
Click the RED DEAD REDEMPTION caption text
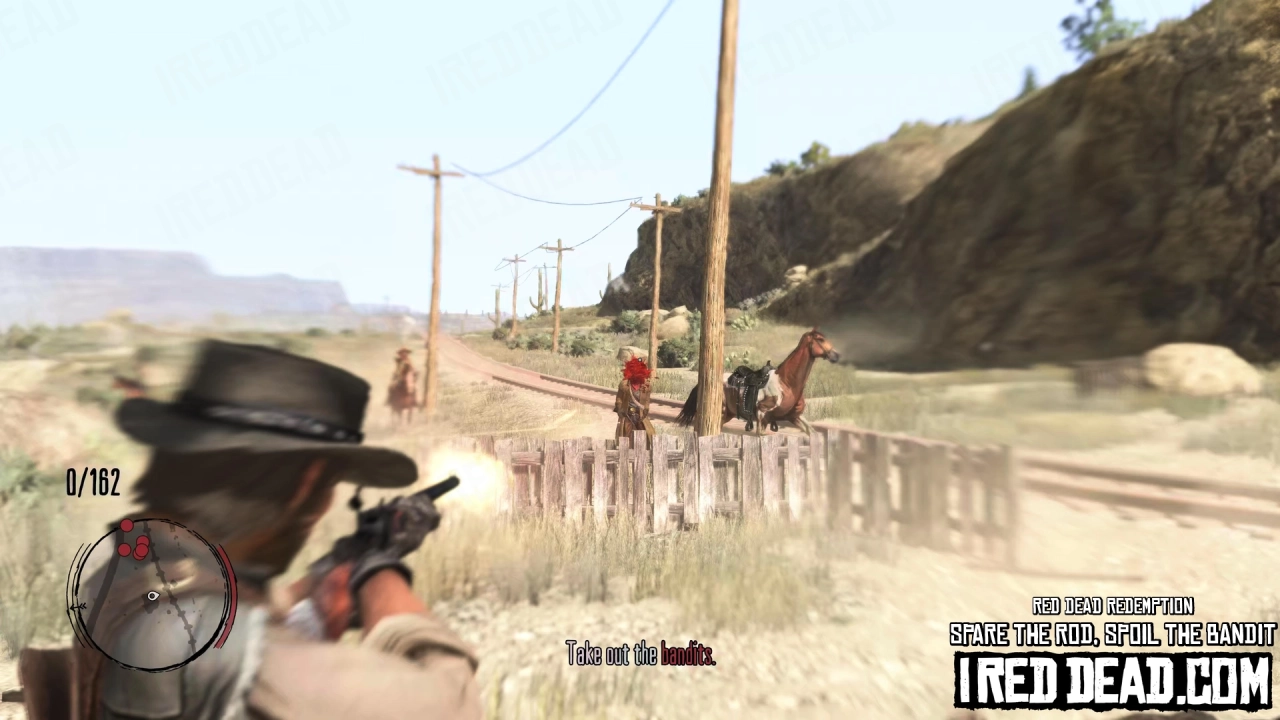1112,607
